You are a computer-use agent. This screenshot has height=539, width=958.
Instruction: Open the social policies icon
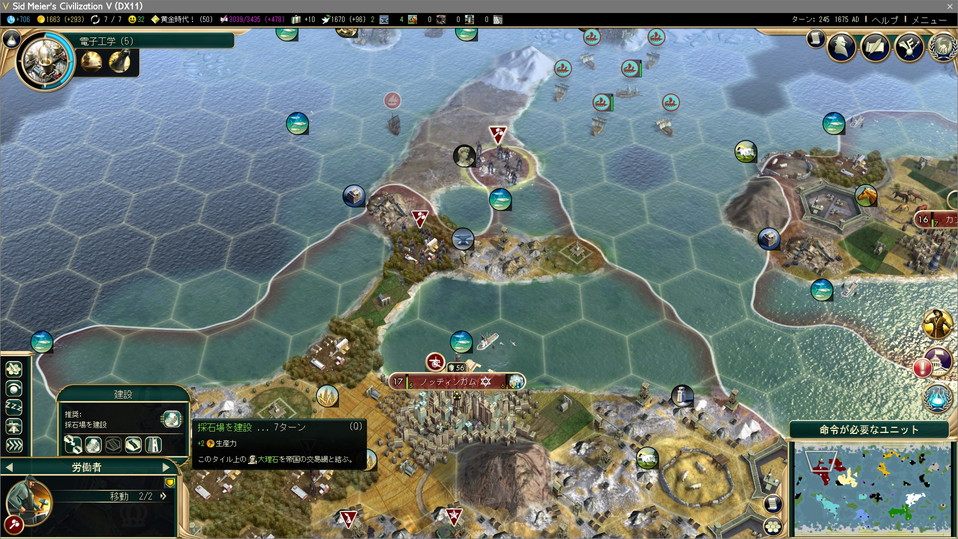[876, 46]
